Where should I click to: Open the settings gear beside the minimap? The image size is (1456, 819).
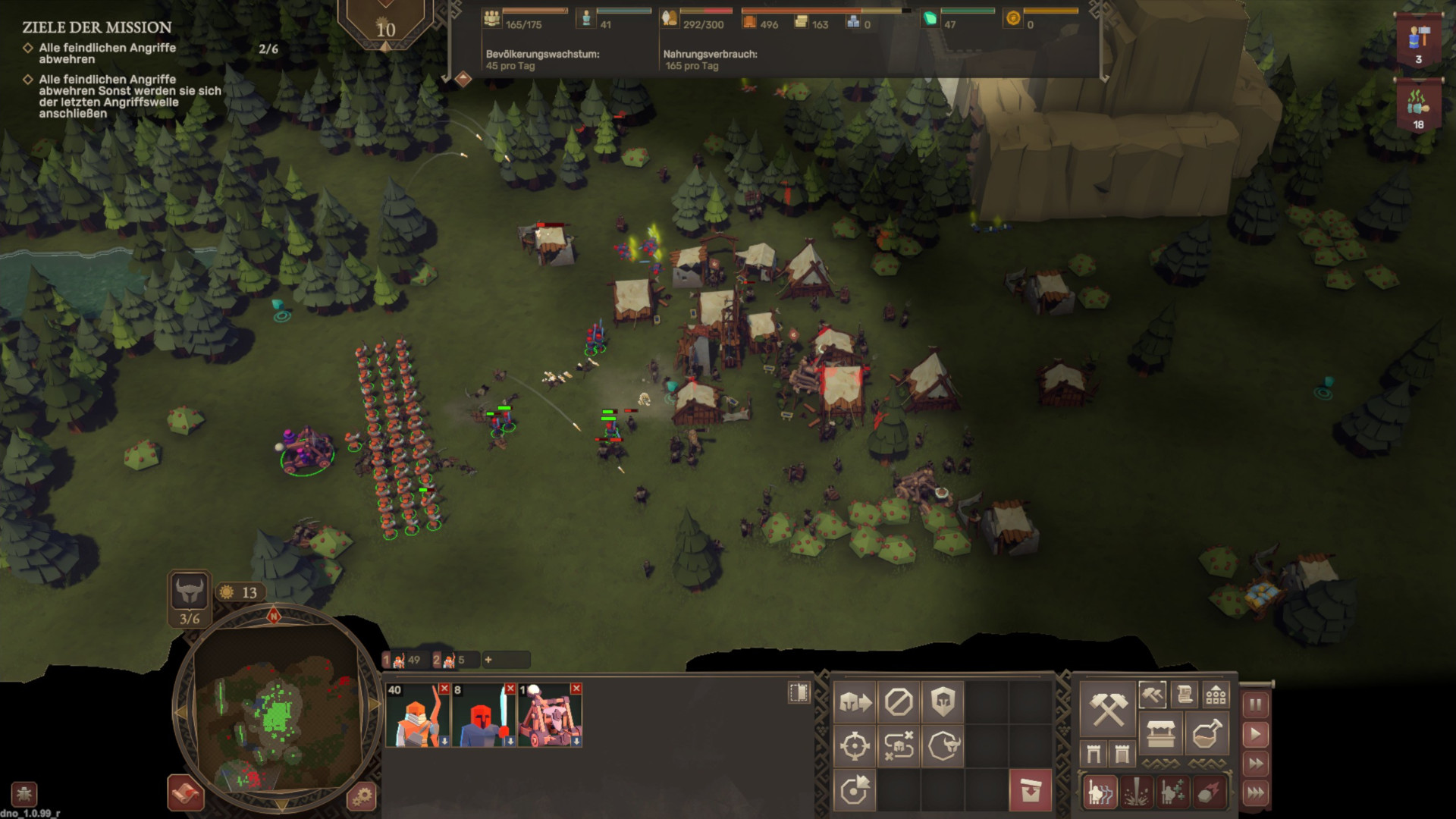362,796
